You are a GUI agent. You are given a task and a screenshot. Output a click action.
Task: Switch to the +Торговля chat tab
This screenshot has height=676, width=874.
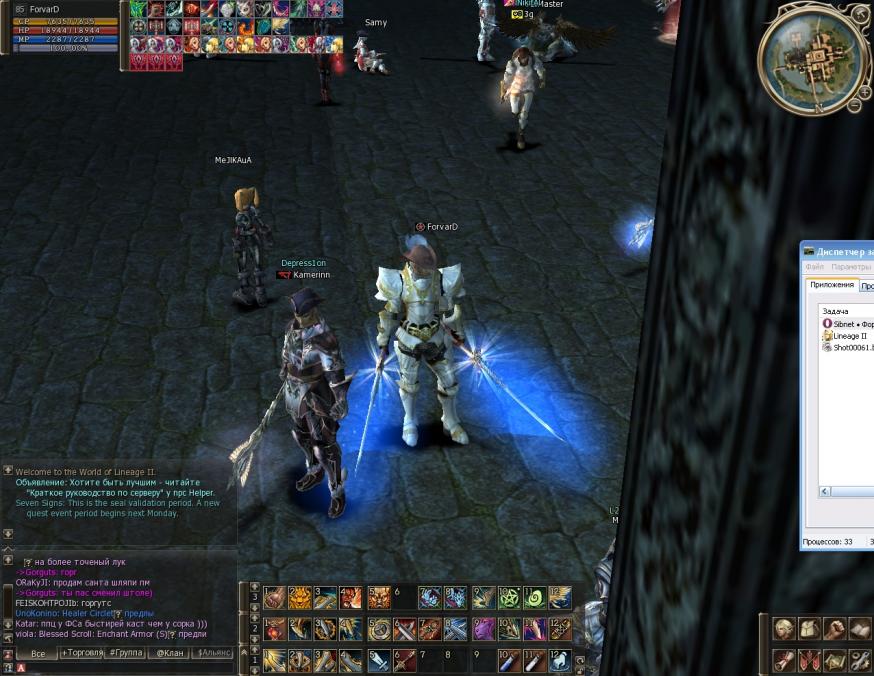tap(83, 653)
